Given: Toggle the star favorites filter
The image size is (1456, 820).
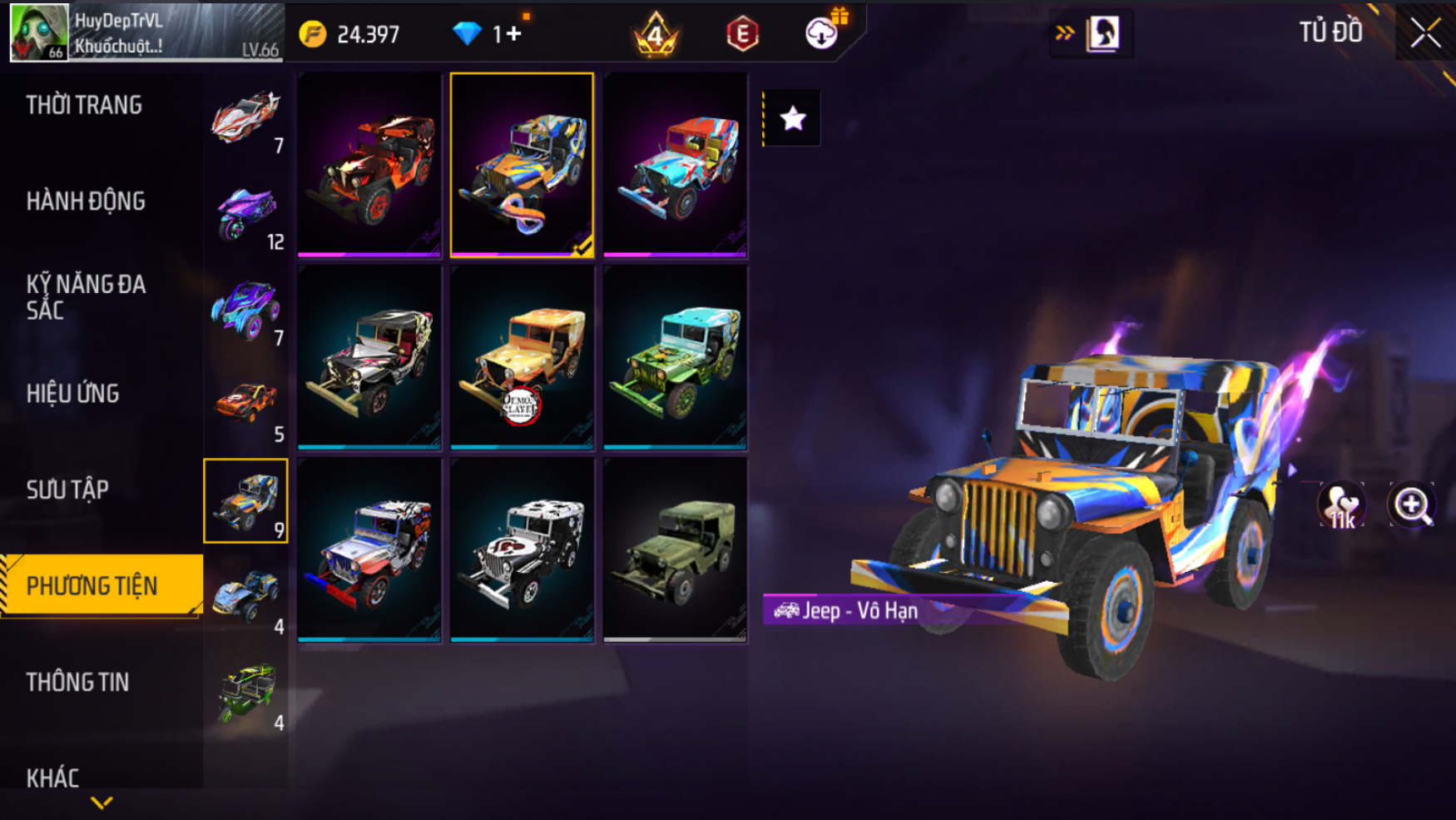Looking at the screenshot, I should 792,118.
